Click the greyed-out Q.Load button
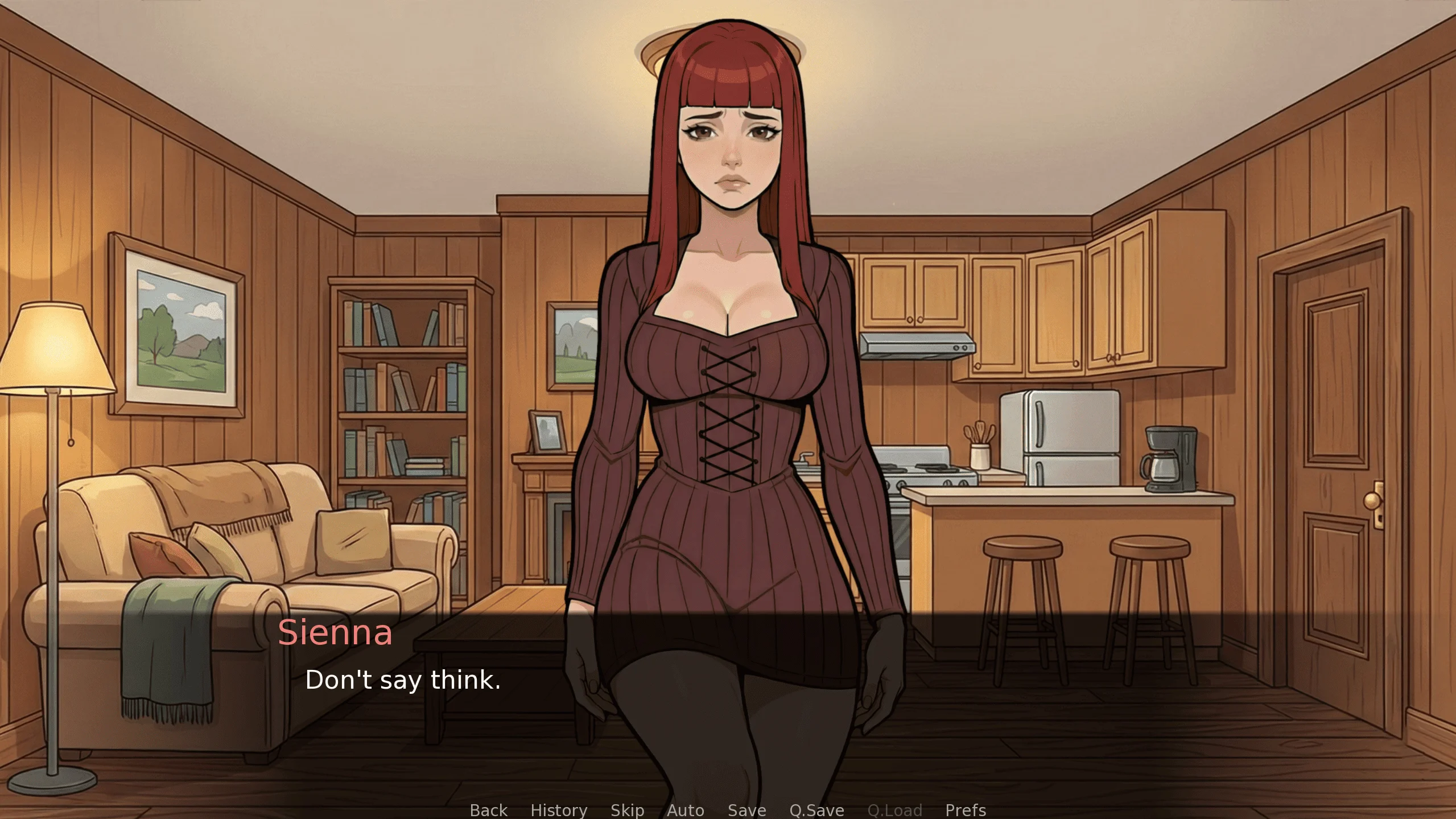The image size is (1456, 819). click(x=894, y=809)
